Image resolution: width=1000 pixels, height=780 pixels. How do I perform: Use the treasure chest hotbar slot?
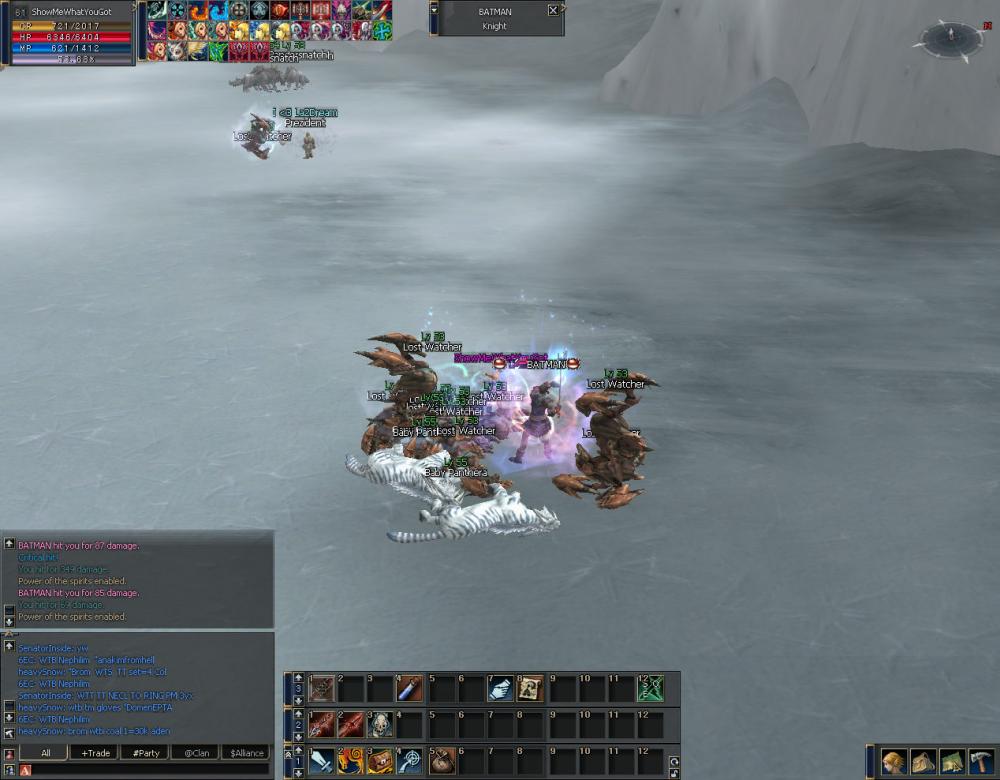pyautogui.click(x=381, y=761)
